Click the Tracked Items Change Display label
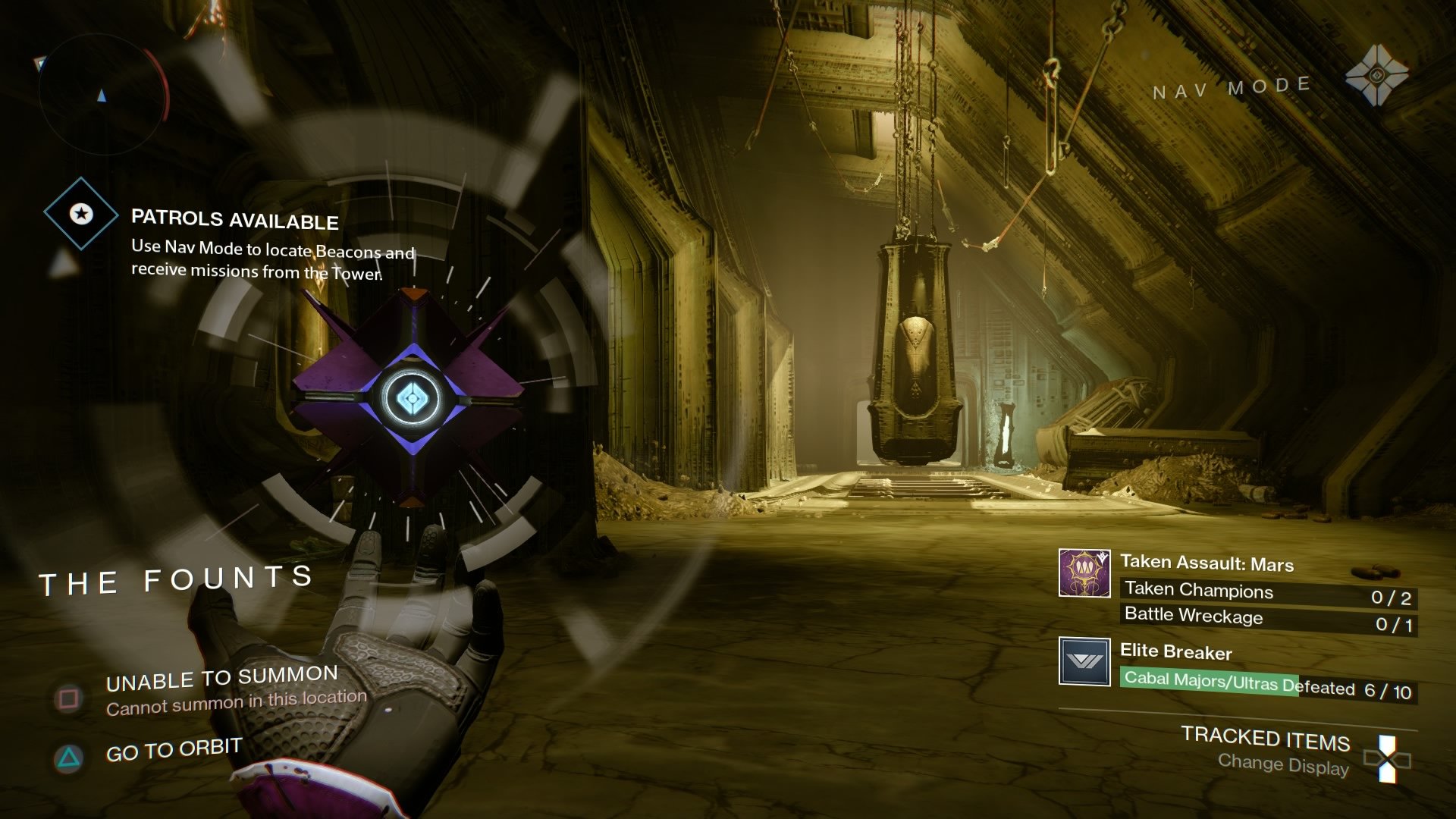This screenshot has width=1456, height=819. click(1265, 749)
